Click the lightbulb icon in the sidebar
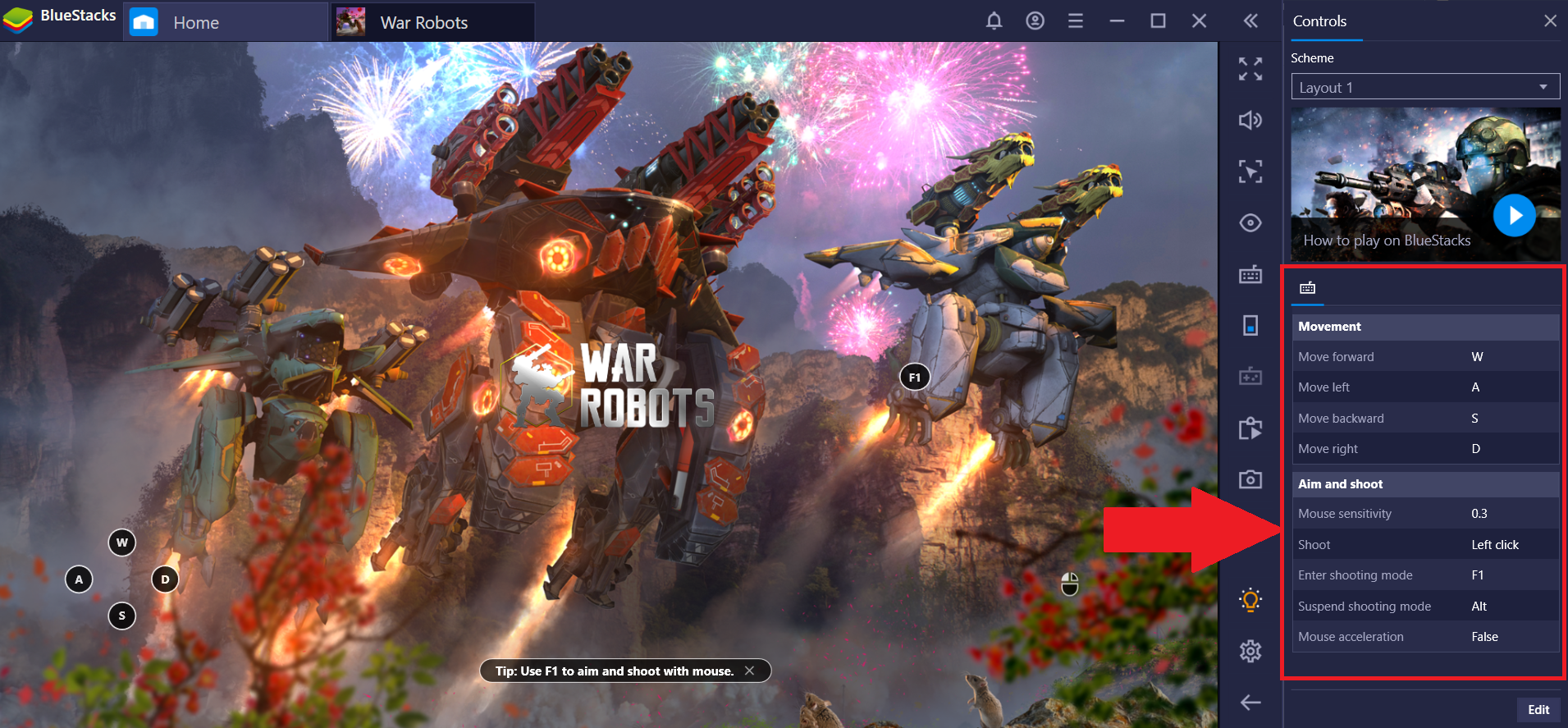Viewport: 1568px width, 728px height. [1250, 600]
